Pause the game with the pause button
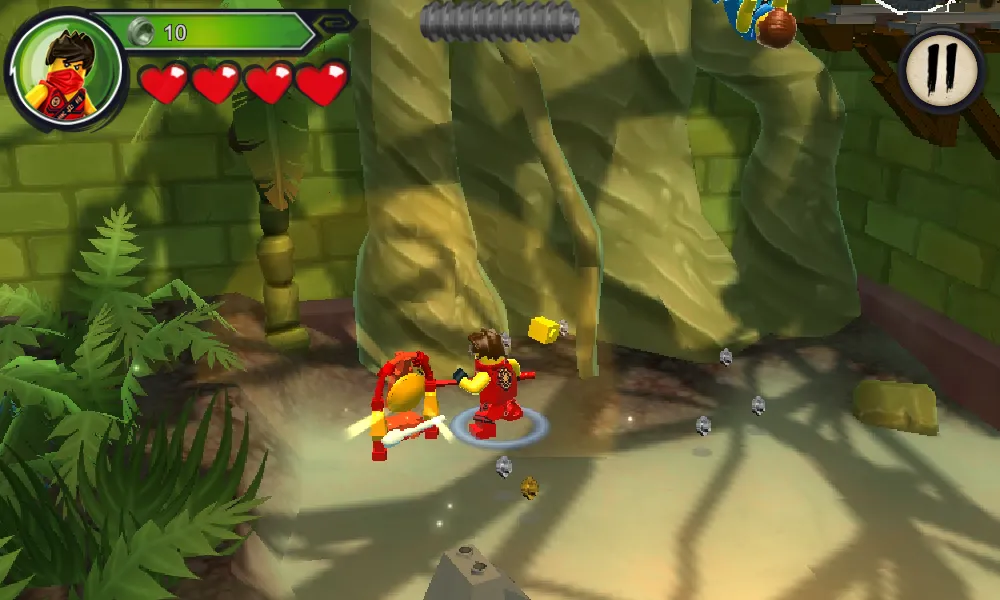Viewport: 1000px width, 600px height. 942,67
